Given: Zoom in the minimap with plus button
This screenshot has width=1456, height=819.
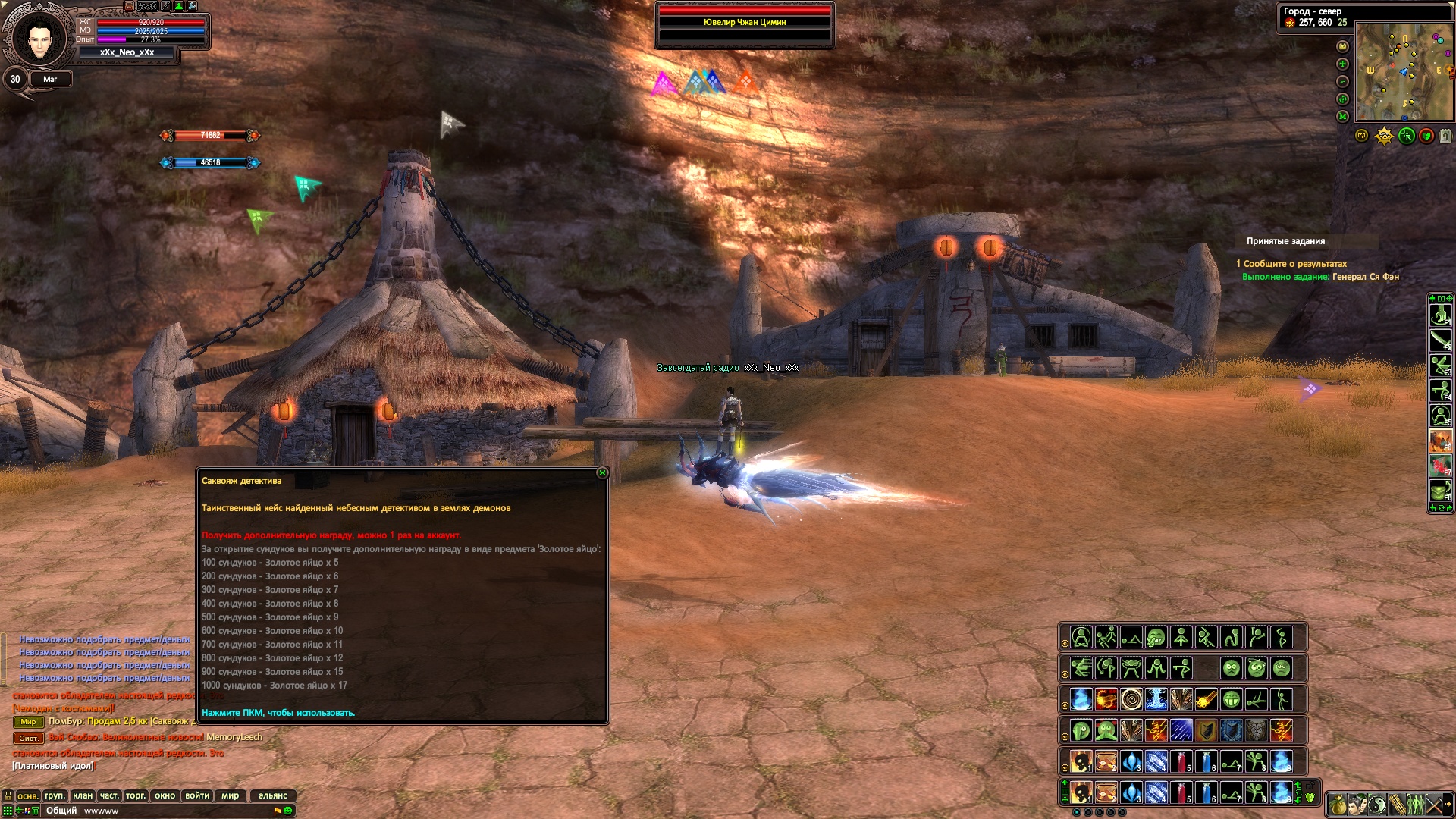Looking at the screenshot, I should coord(1342,64).
